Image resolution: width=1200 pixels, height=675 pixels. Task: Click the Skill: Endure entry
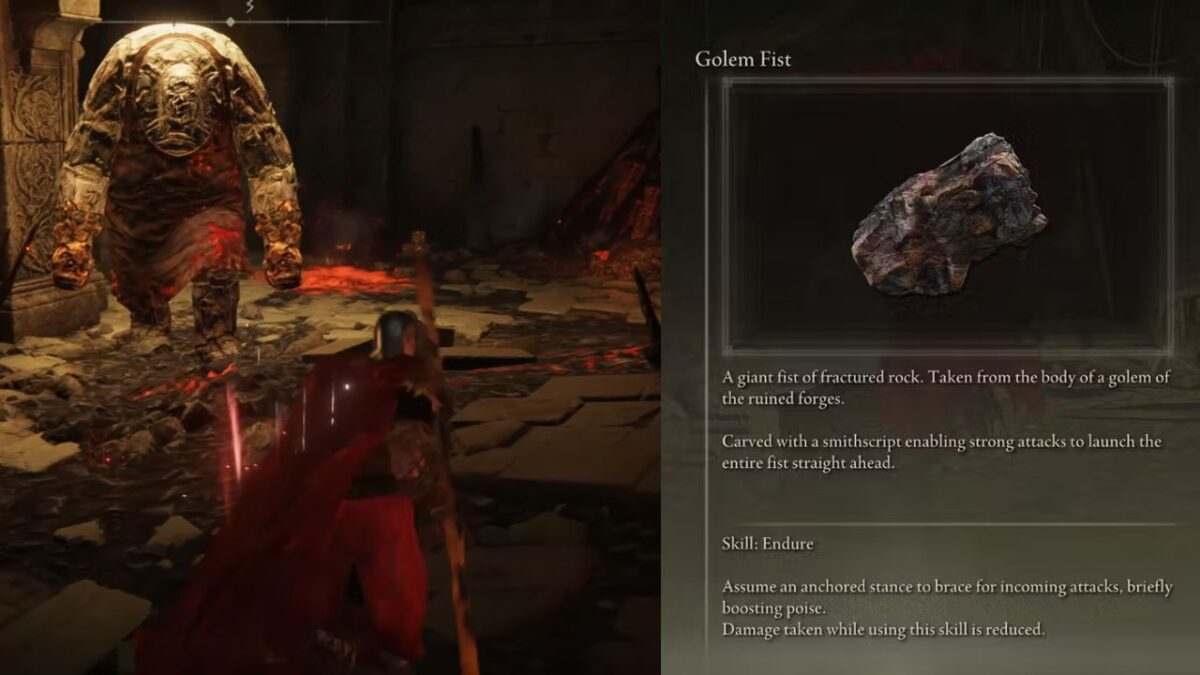coord(767,544)
